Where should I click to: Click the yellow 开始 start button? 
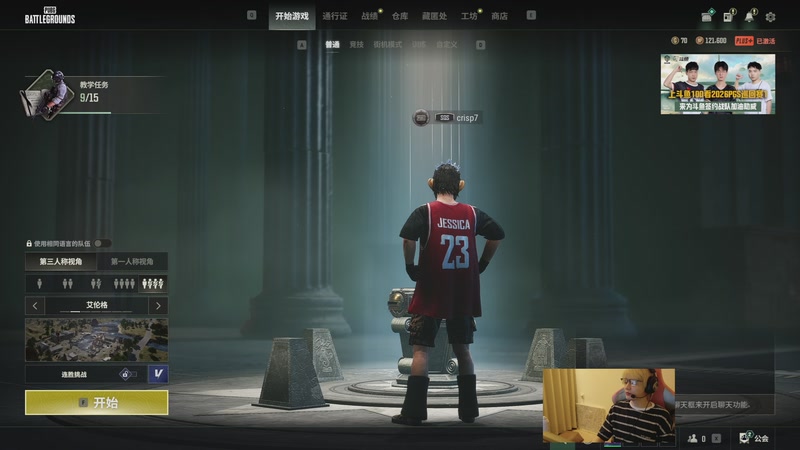coord(96,402)
